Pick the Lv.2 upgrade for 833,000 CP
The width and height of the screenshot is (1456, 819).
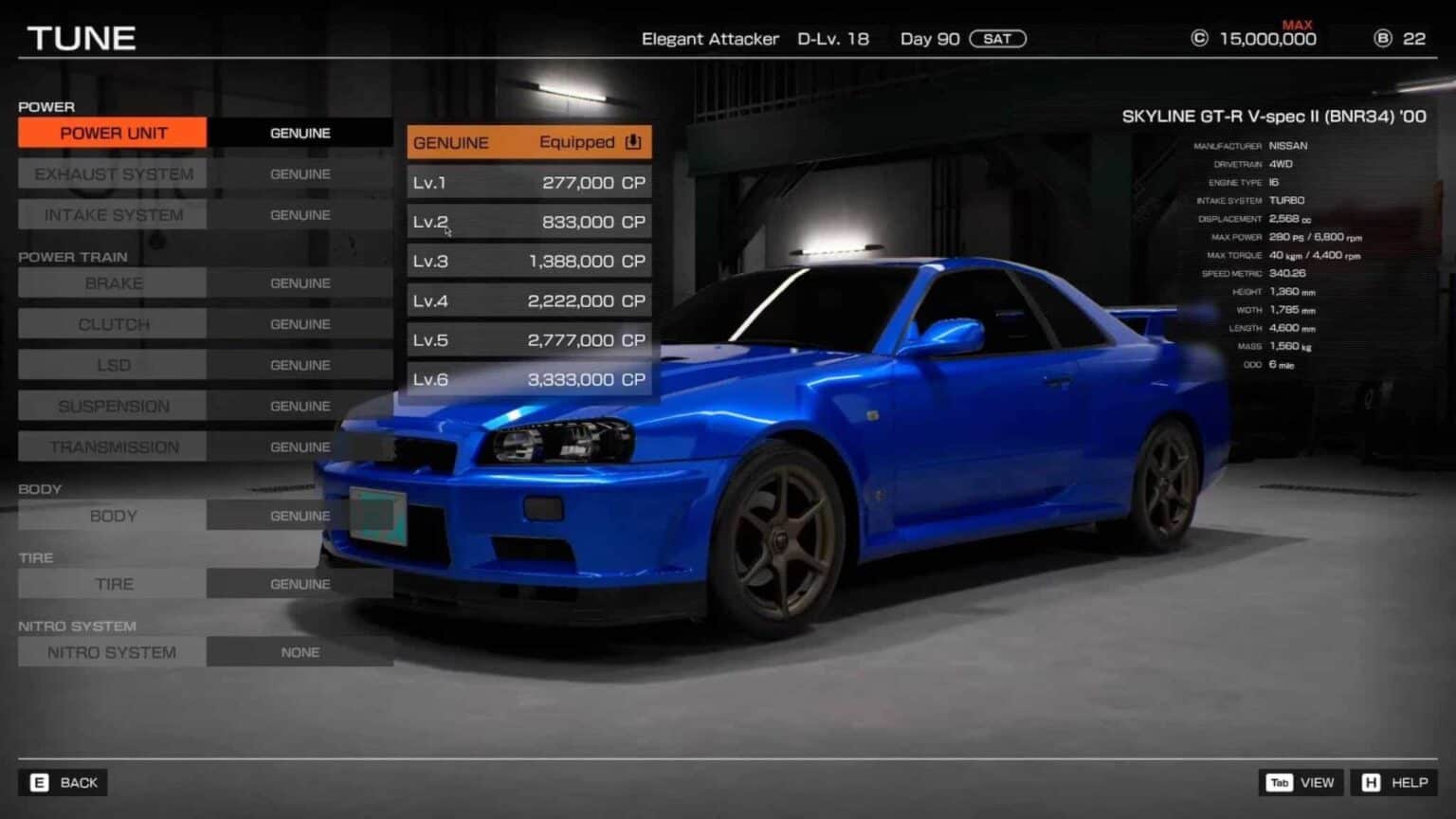coord(529,222)
